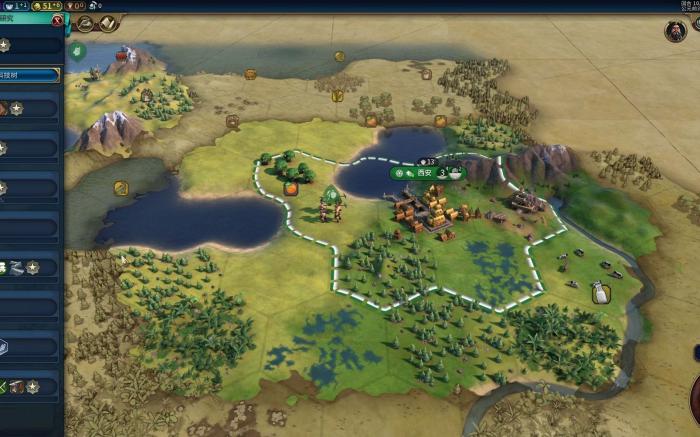Open the tech tree button
The image size is (700, 437).
tap(85, 23)
